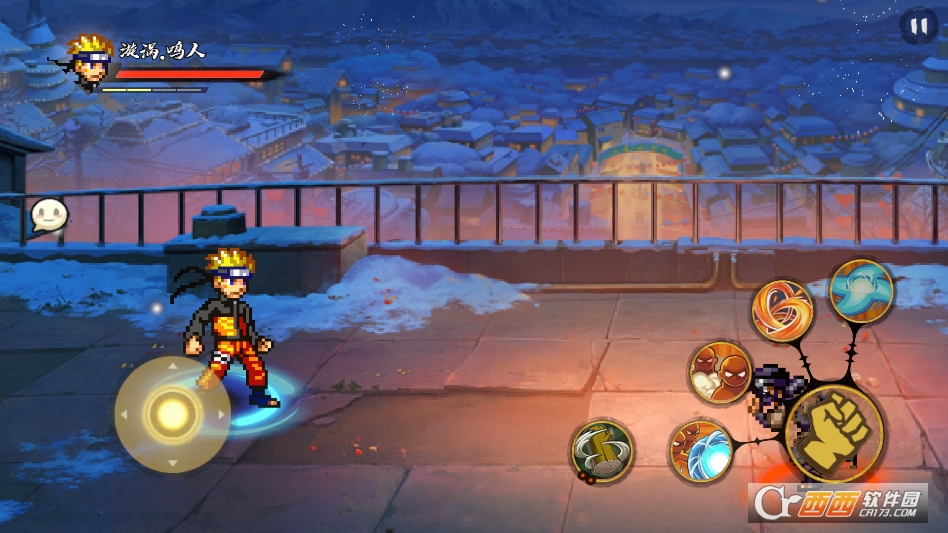Use the log substitution skill
Viewport: 948px width, 533px height.
pos(602,450)
